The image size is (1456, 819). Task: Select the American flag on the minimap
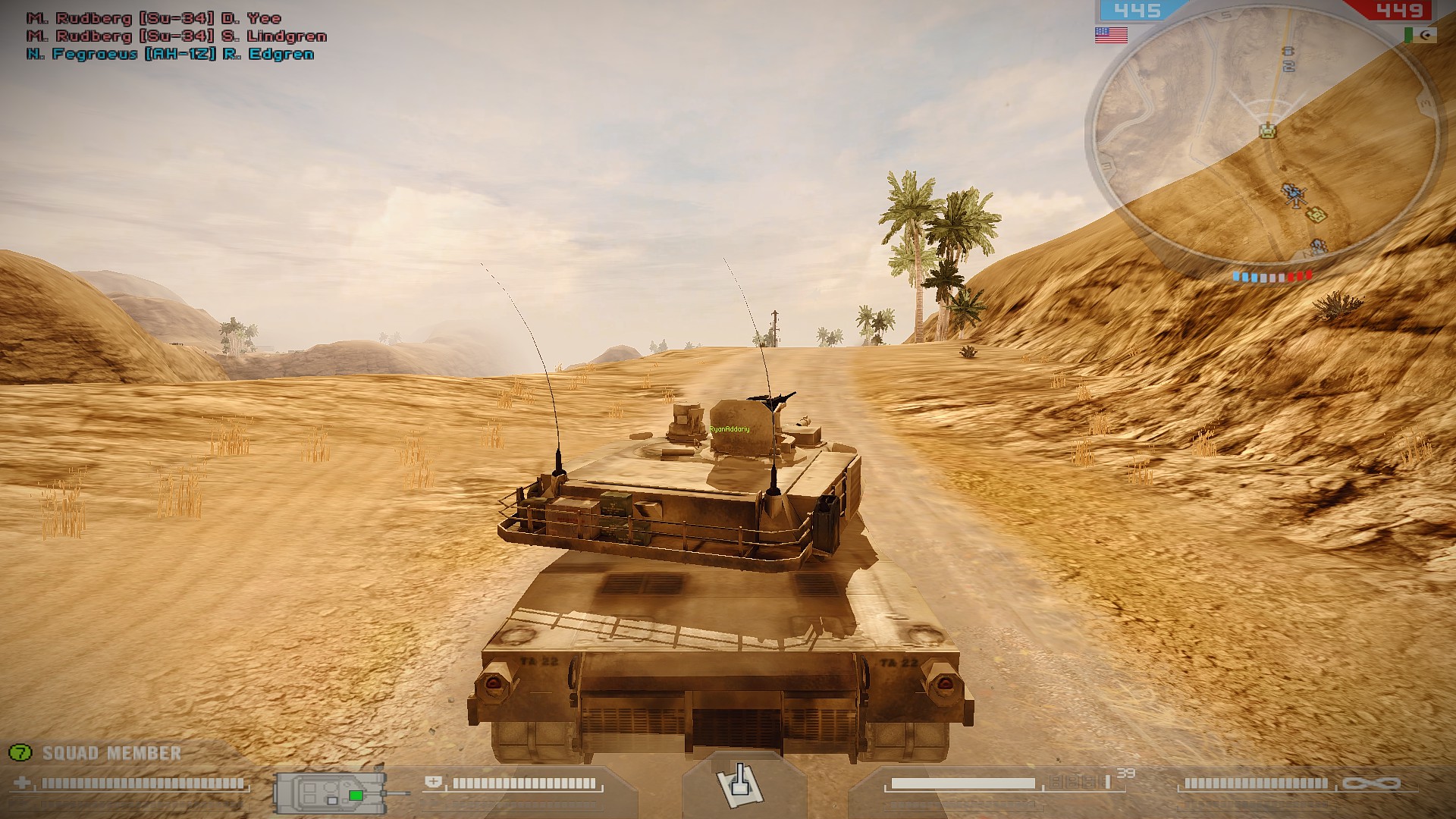(x=1110, y=34)
